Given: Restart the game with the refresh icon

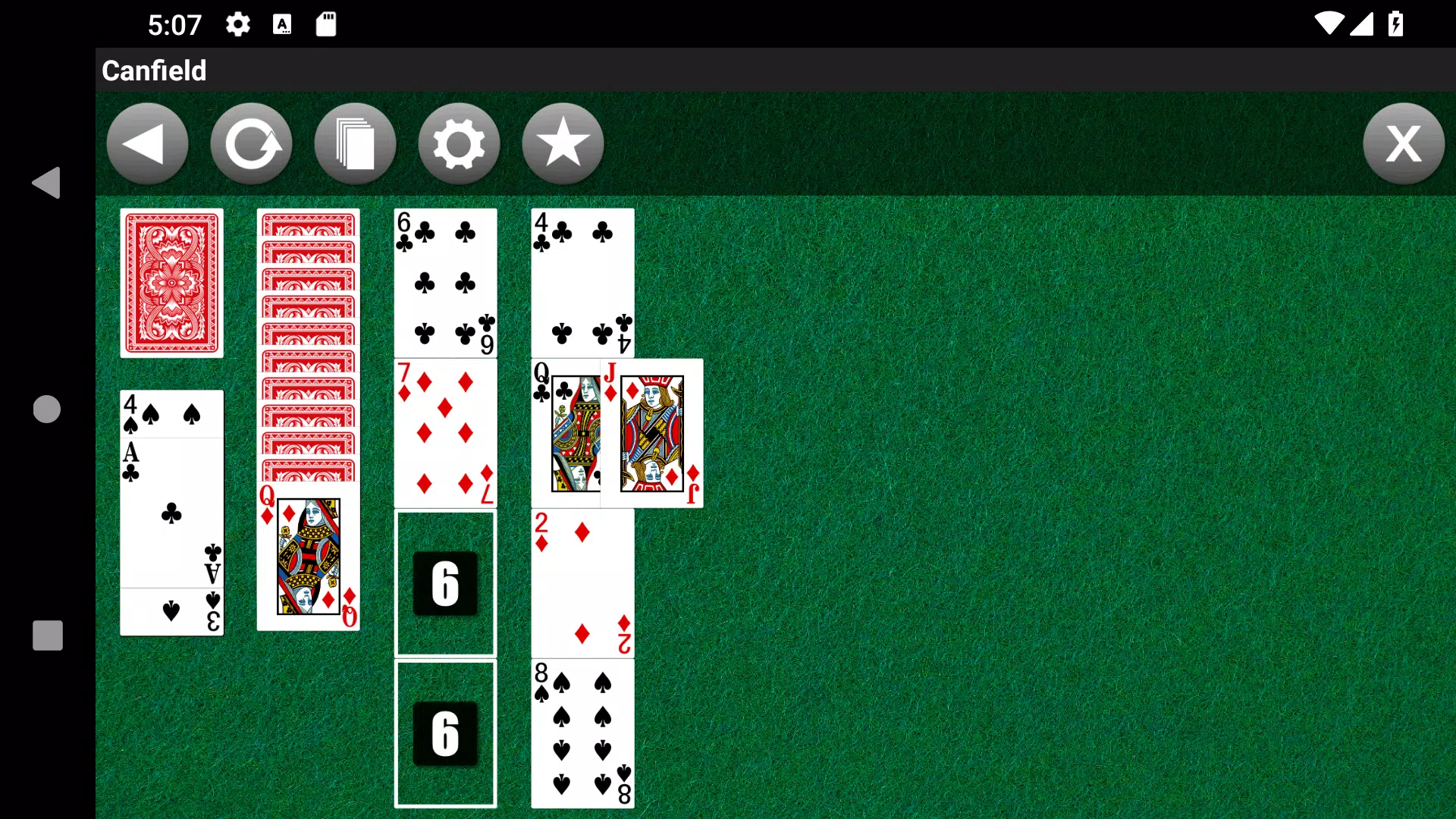Looking at the screenshot, I should (x=251, y=143).
